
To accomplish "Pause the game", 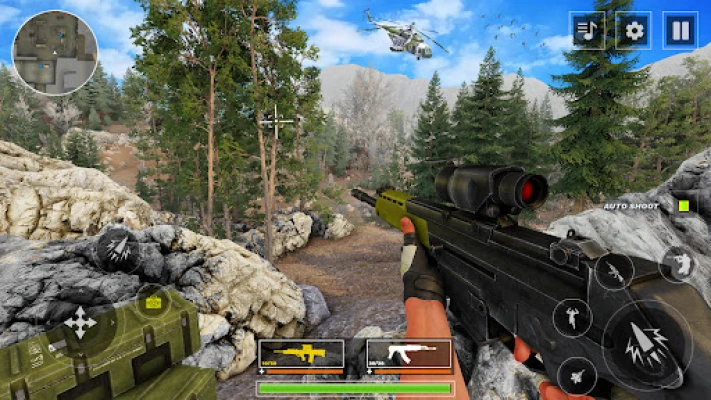I will point(680,31).
